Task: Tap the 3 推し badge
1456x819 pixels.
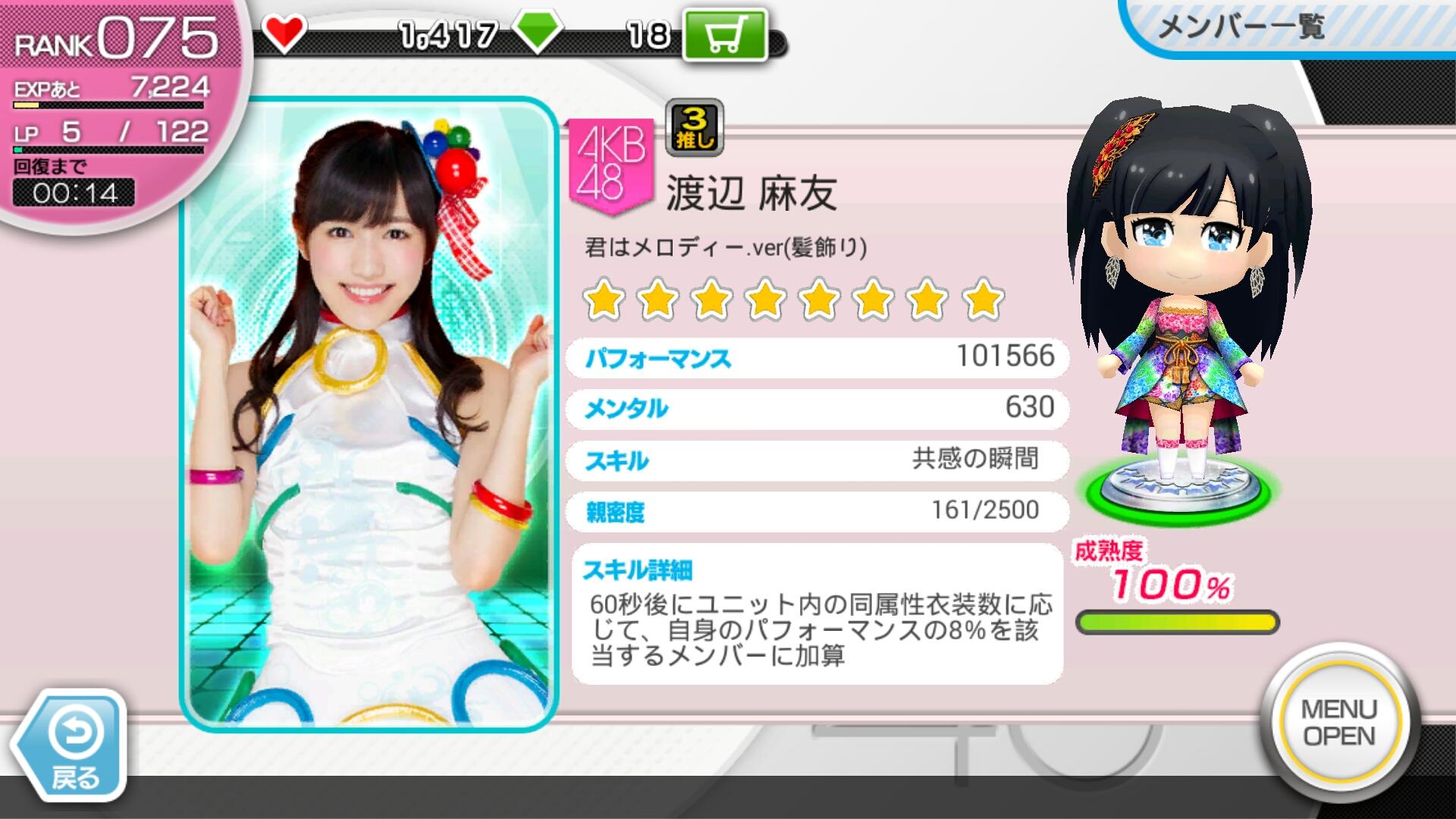Action: coord(694,127)
